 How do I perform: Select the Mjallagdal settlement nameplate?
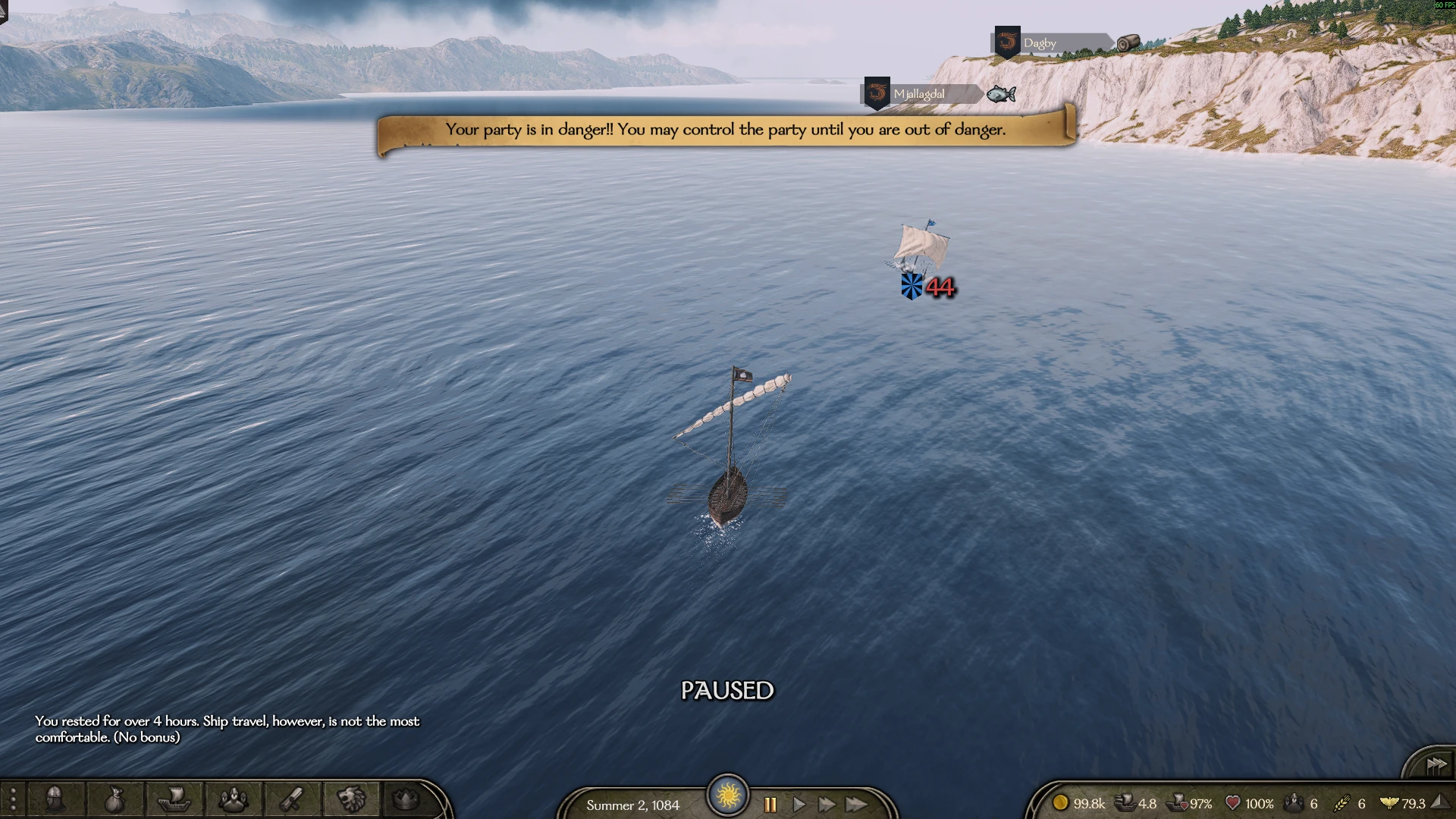[921, 94]
